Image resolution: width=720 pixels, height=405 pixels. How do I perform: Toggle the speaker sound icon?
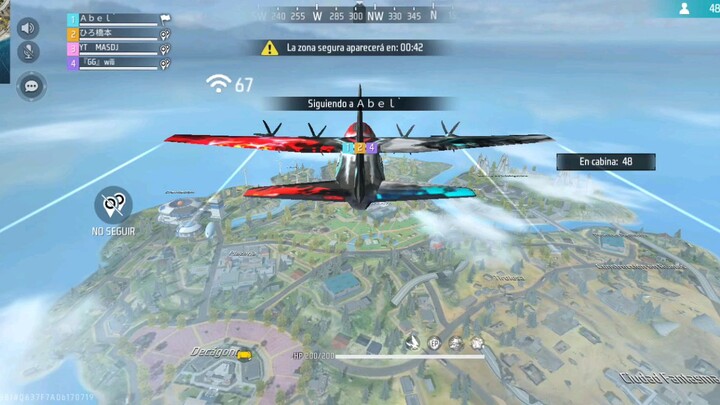(x=28, y=28)
